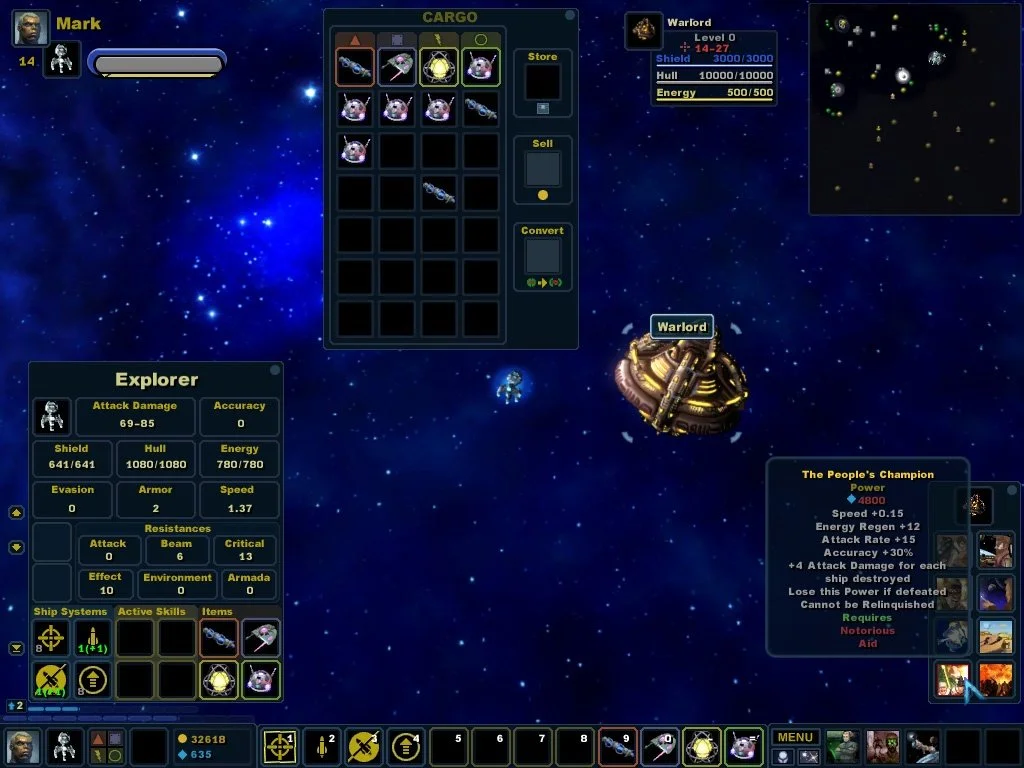Activate hotbar slot 2 missile skill
Screen dimensions: 1024x768
[x=321, y=746]
